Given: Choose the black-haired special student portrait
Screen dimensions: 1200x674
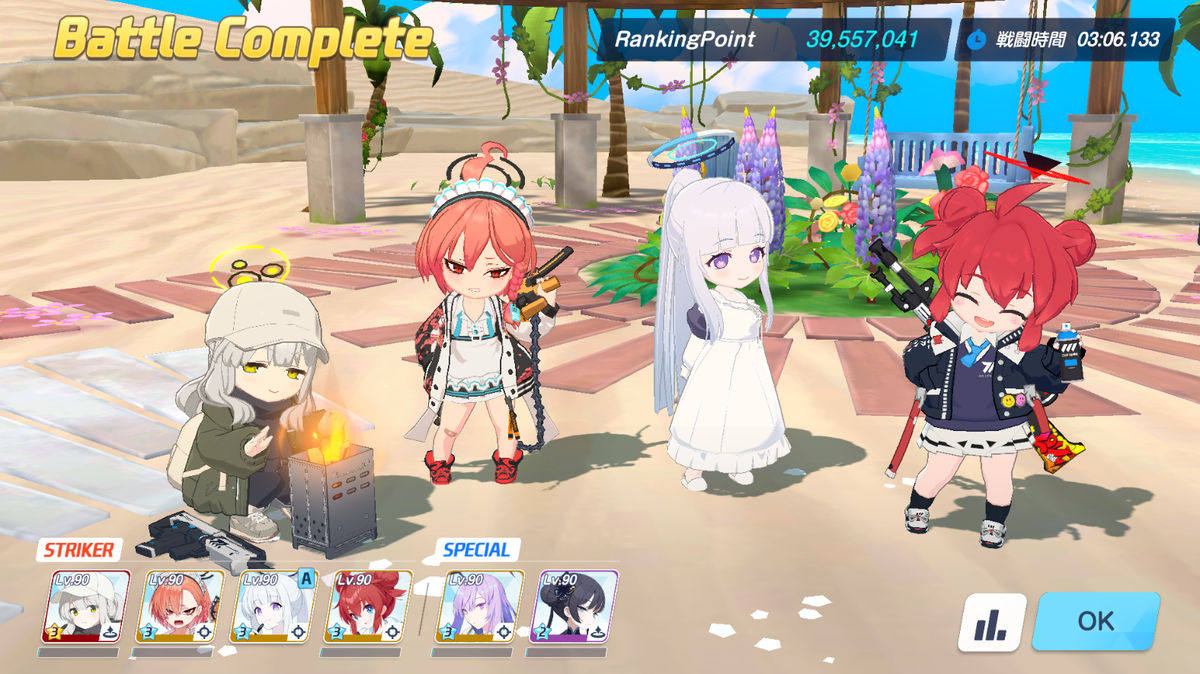Looking at the screenshot, I should pos(577,606).
